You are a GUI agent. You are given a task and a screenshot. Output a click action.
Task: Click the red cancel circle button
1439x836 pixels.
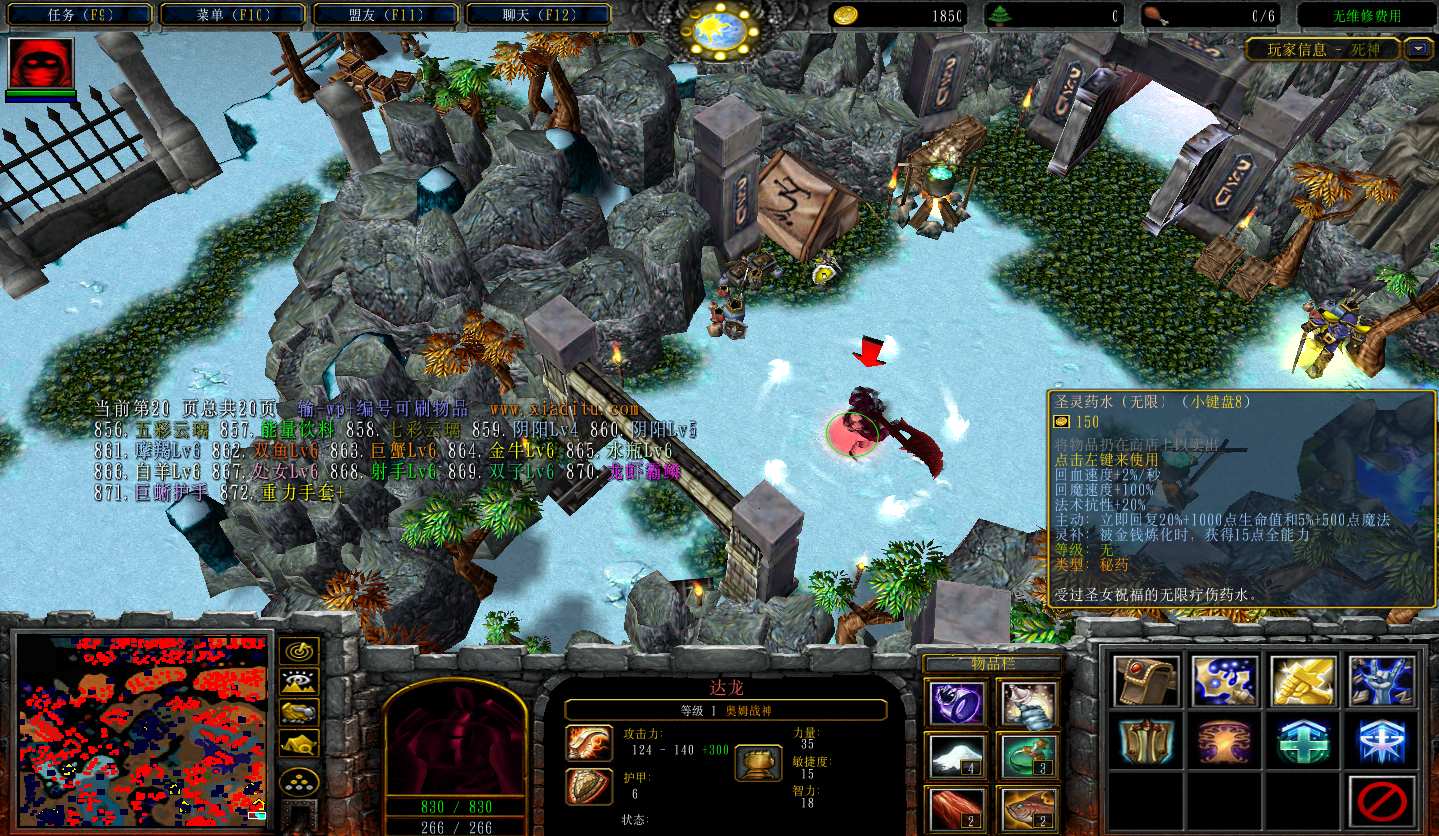tap(1382, 801)
